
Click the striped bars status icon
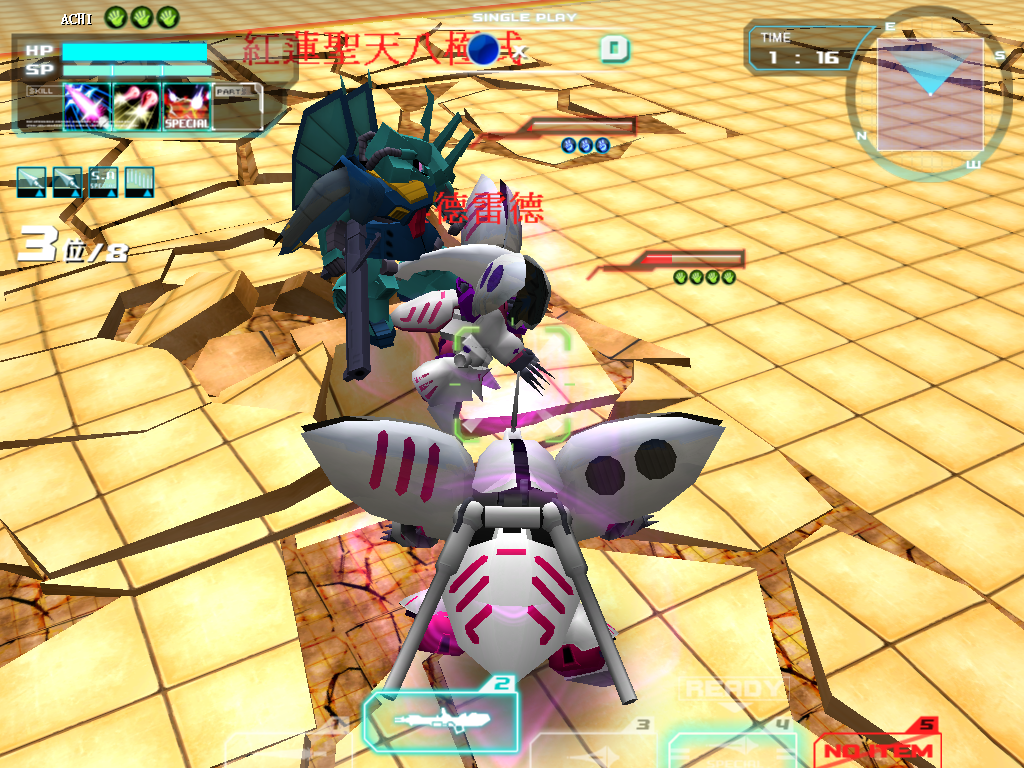point(139,181)
